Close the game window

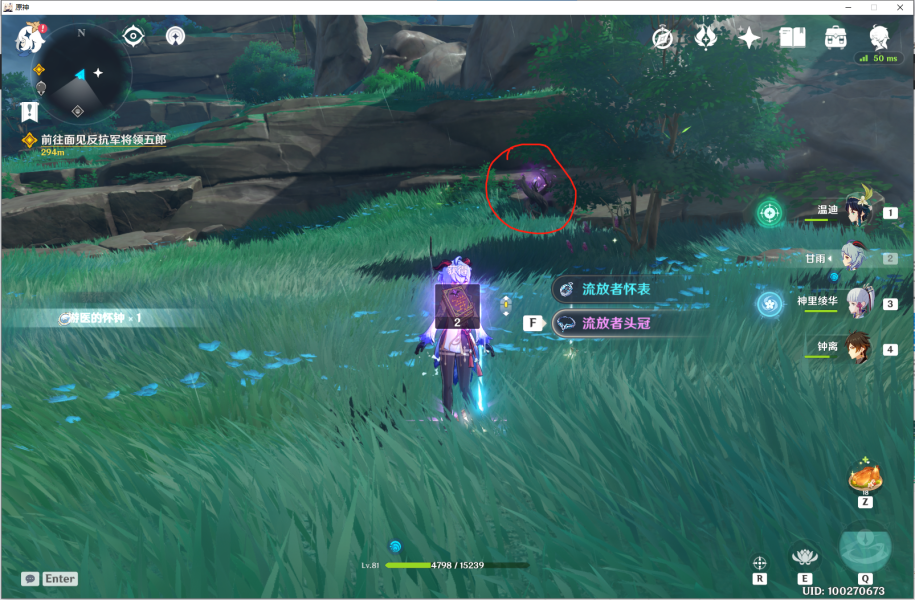click(899, 7)
